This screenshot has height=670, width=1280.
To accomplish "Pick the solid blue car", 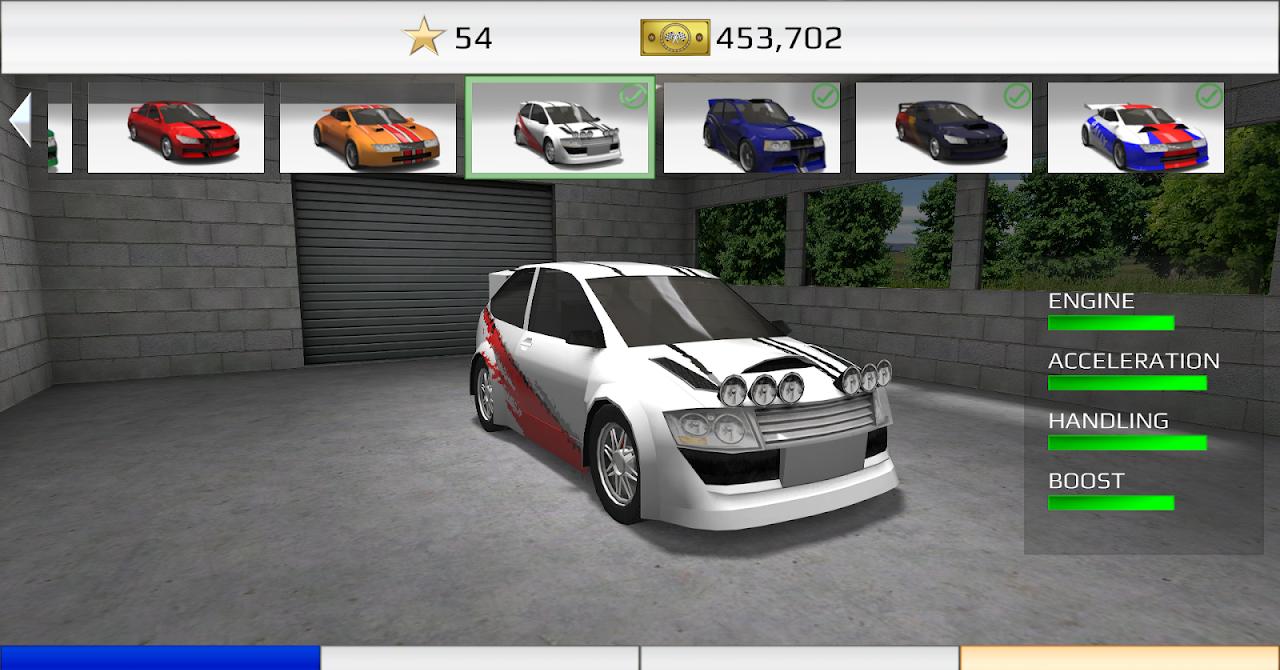I will 752,128.
